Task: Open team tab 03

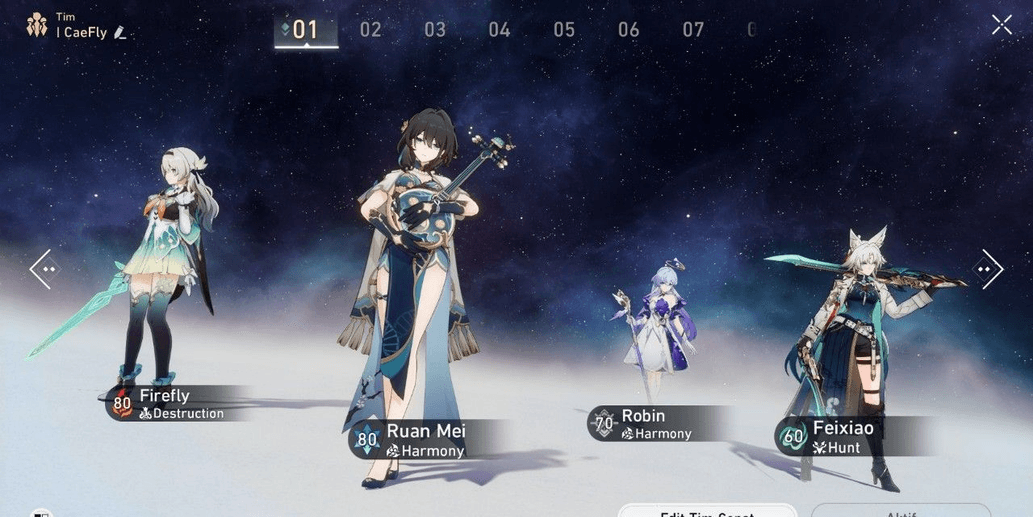Action: [x=435, y=30]
